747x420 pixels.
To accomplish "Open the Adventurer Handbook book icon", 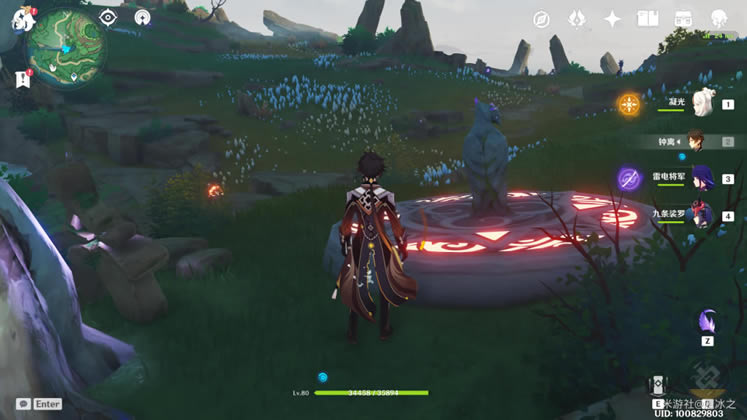I will pos(648,19).
